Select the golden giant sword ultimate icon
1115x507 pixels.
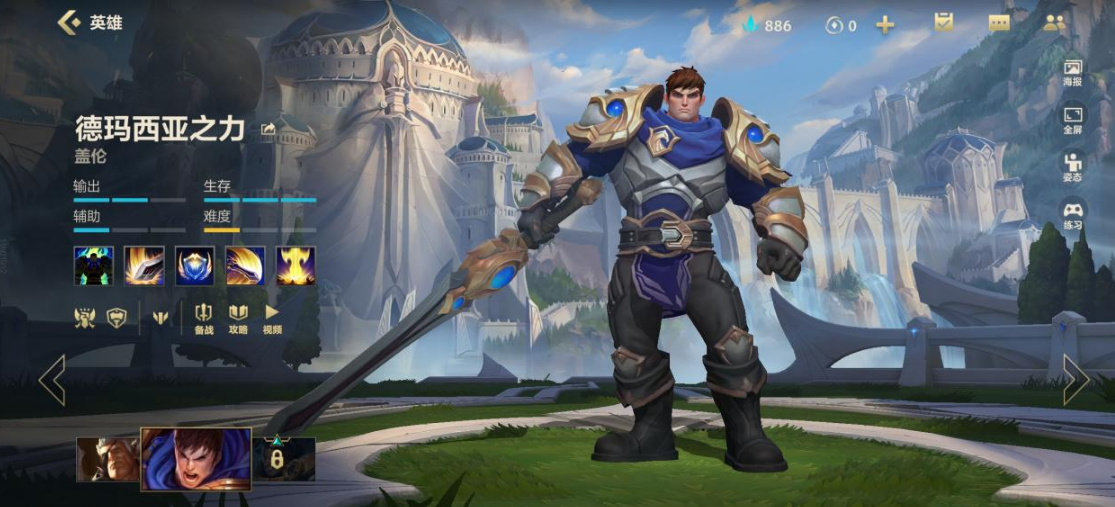coord(296,266)
